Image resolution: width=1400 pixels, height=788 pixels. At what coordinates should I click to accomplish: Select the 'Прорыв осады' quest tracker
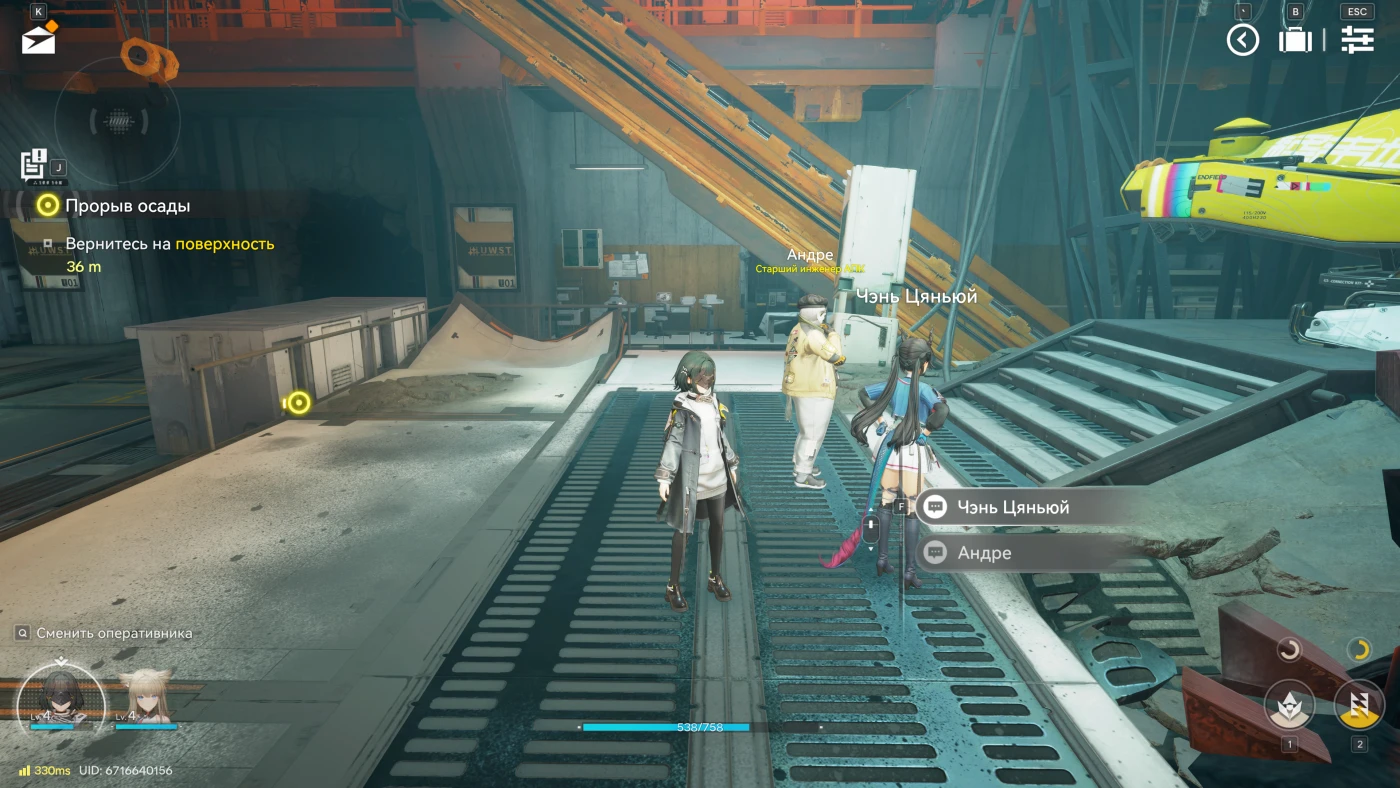tap(127, 206)
